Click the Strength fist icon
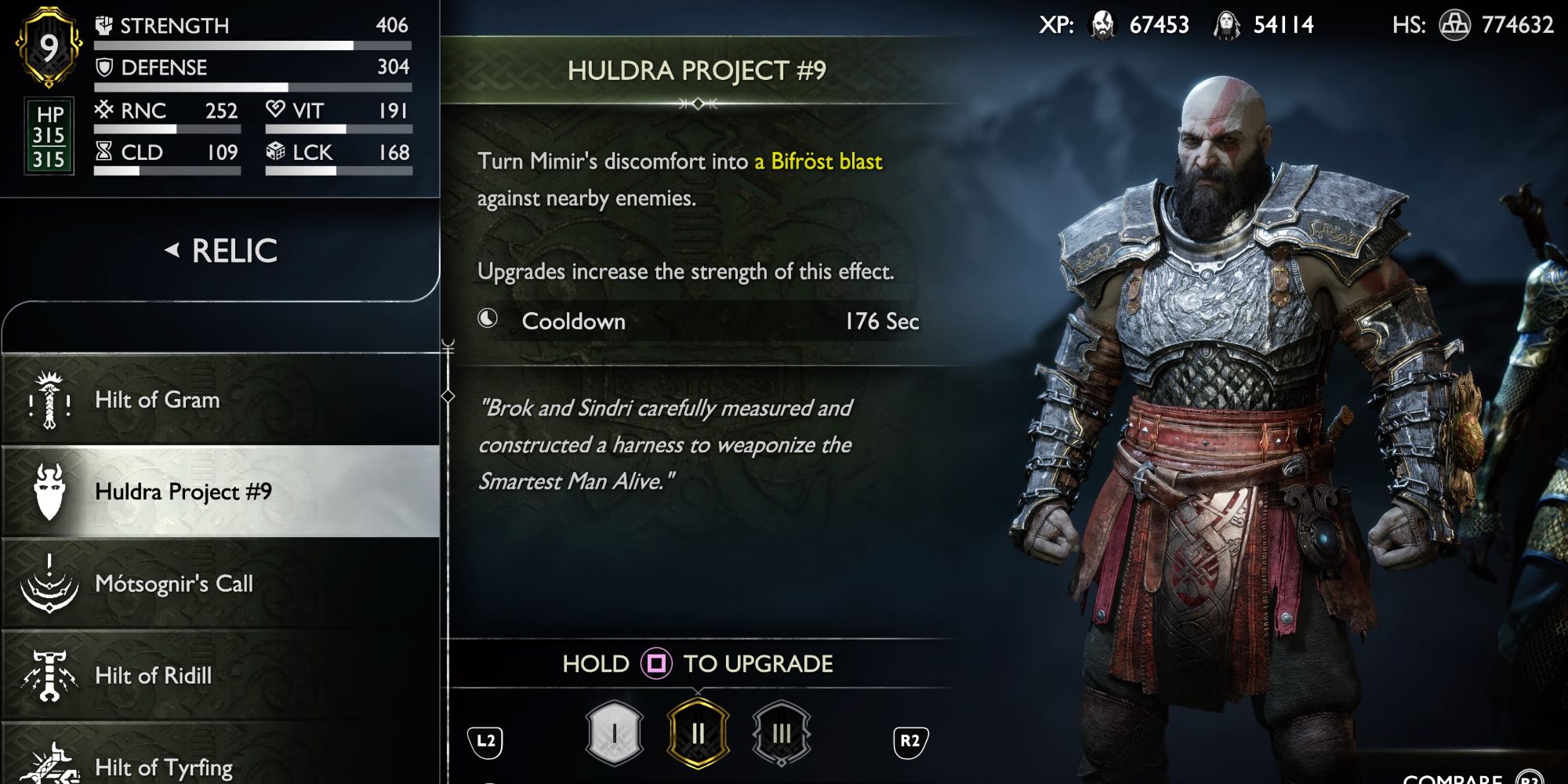Screen dimensions: 1568x784 point(103,24)
